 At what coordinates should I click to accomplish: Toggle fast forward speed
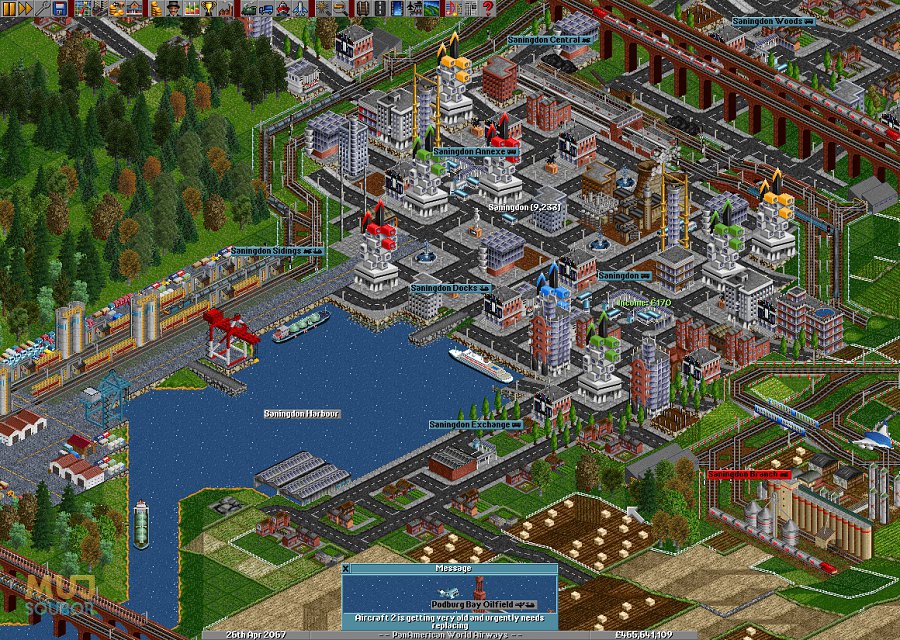coord(25,9)
